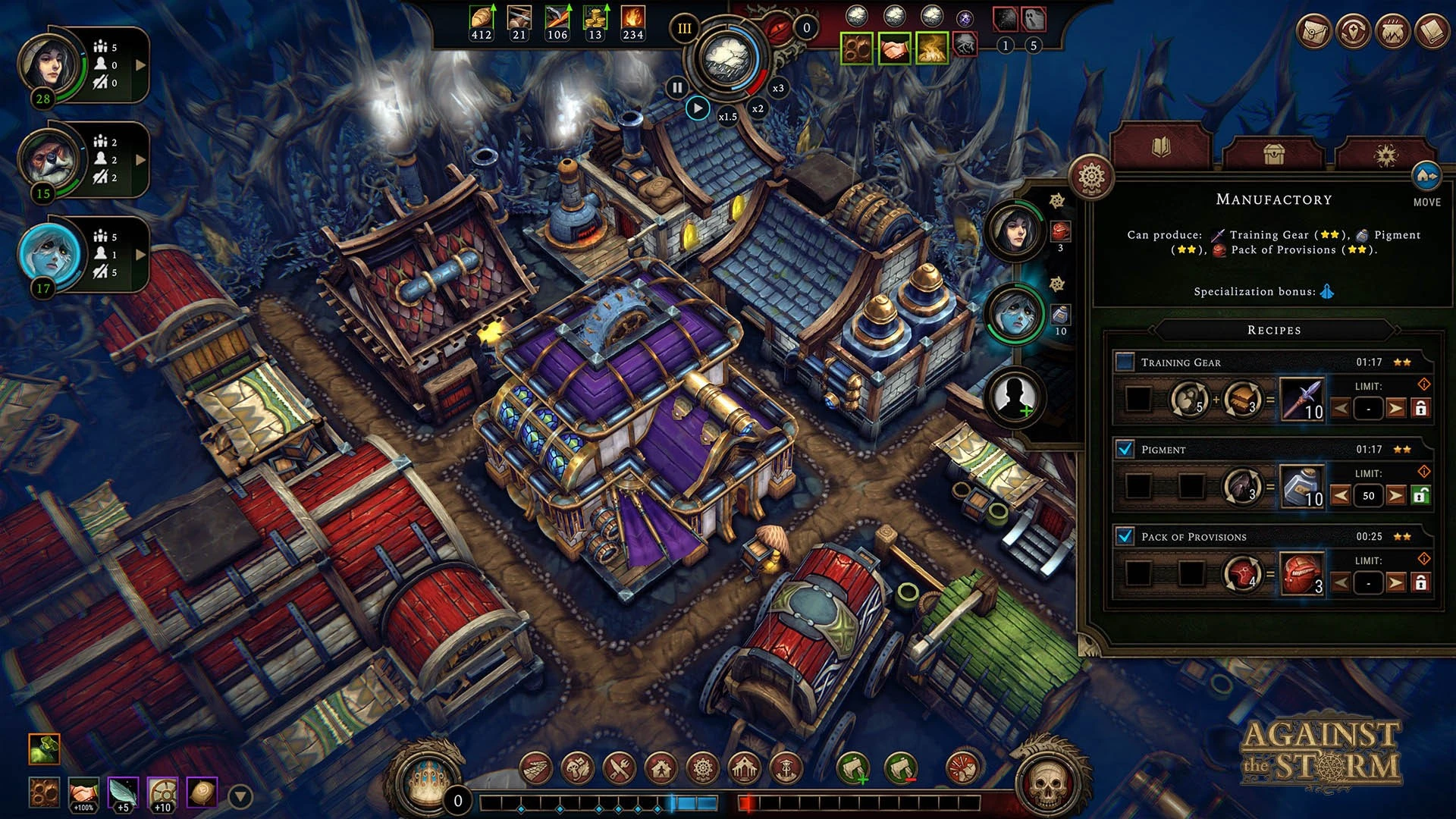Pause the game speed
The height and width of the screenshot is (819, 1456).
tap(676, 88)
